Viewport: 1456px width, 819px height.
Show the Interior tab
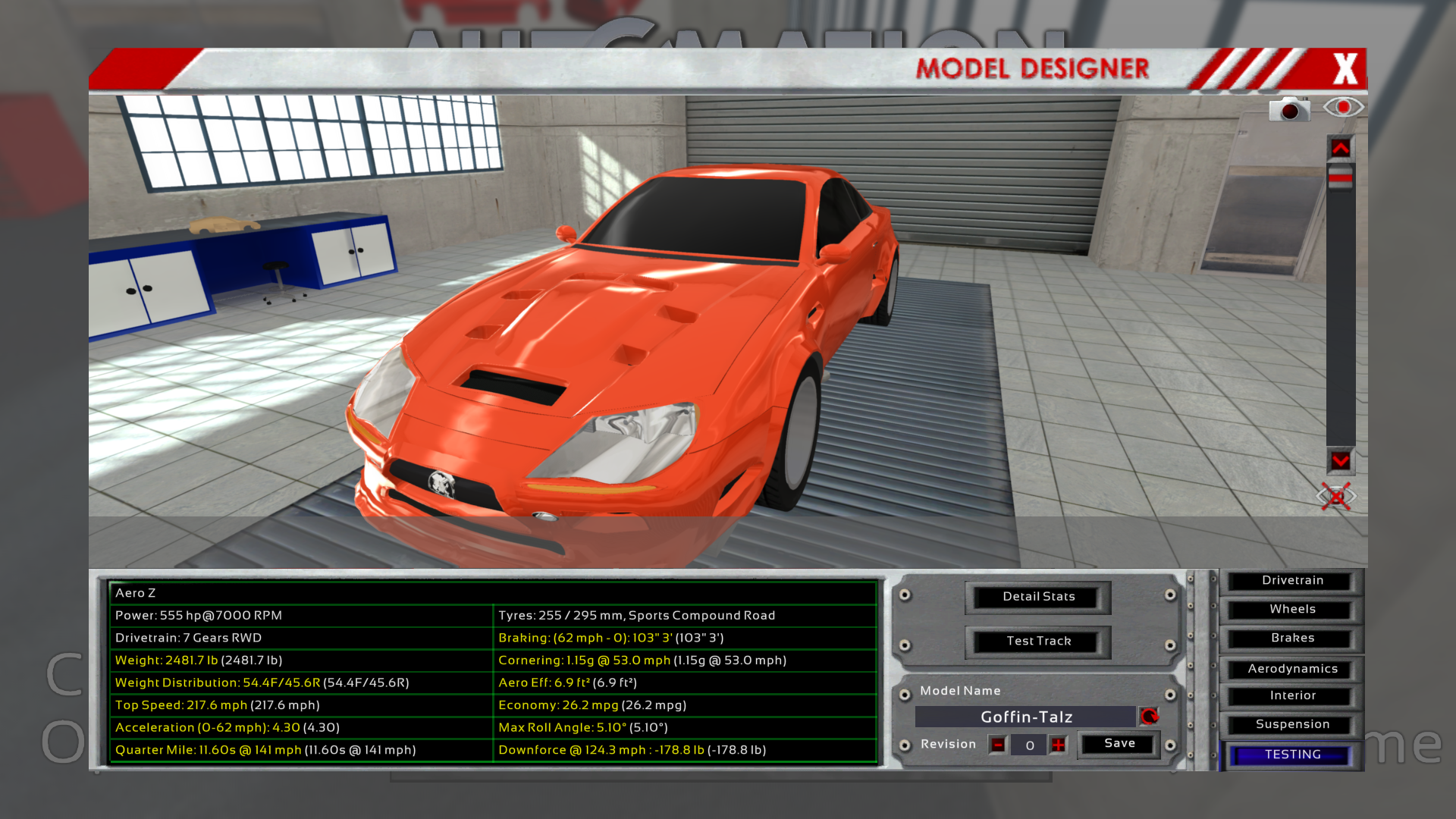point(1292,696)
